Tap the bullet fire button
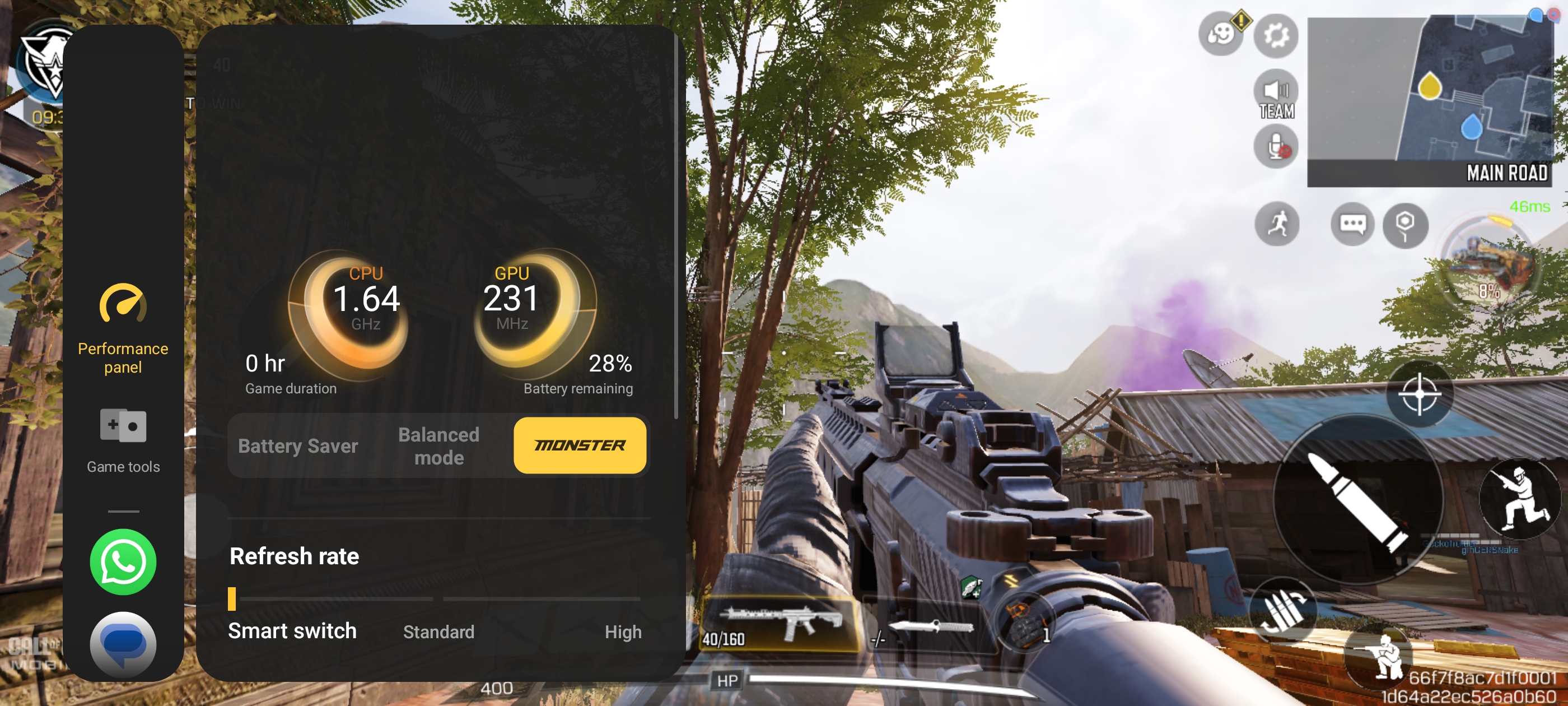Image resolution: width=1568 pixels, height=706 pixels. (x=1357, y=499)
